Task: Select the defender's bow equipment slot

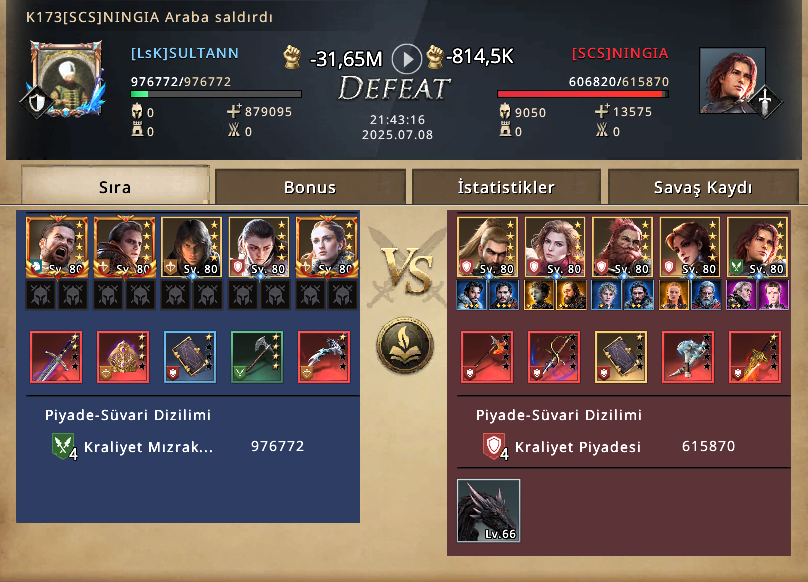Action: click(554, 357)
